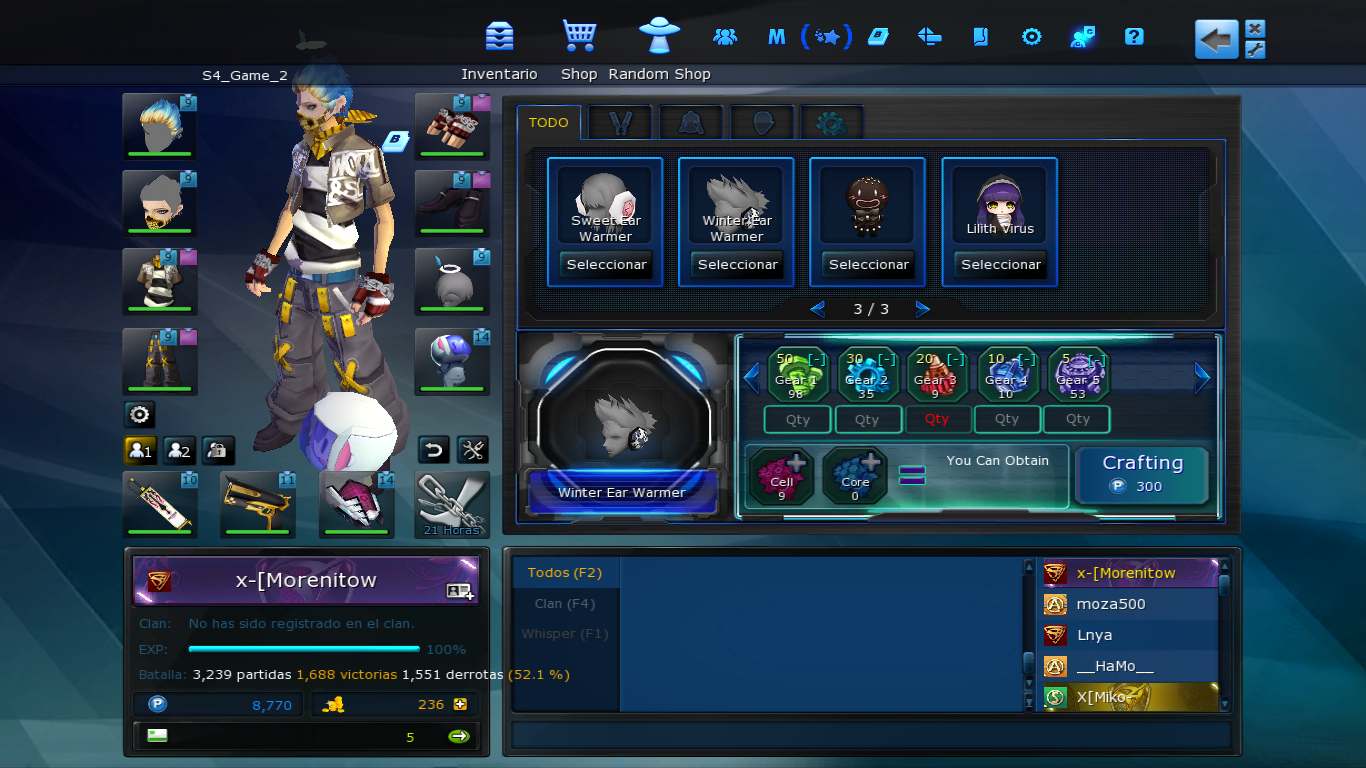Open the Shop from top bar
Image resolution: width=1366 pixels, height=768 pixels.
click(x=579, y=37)
